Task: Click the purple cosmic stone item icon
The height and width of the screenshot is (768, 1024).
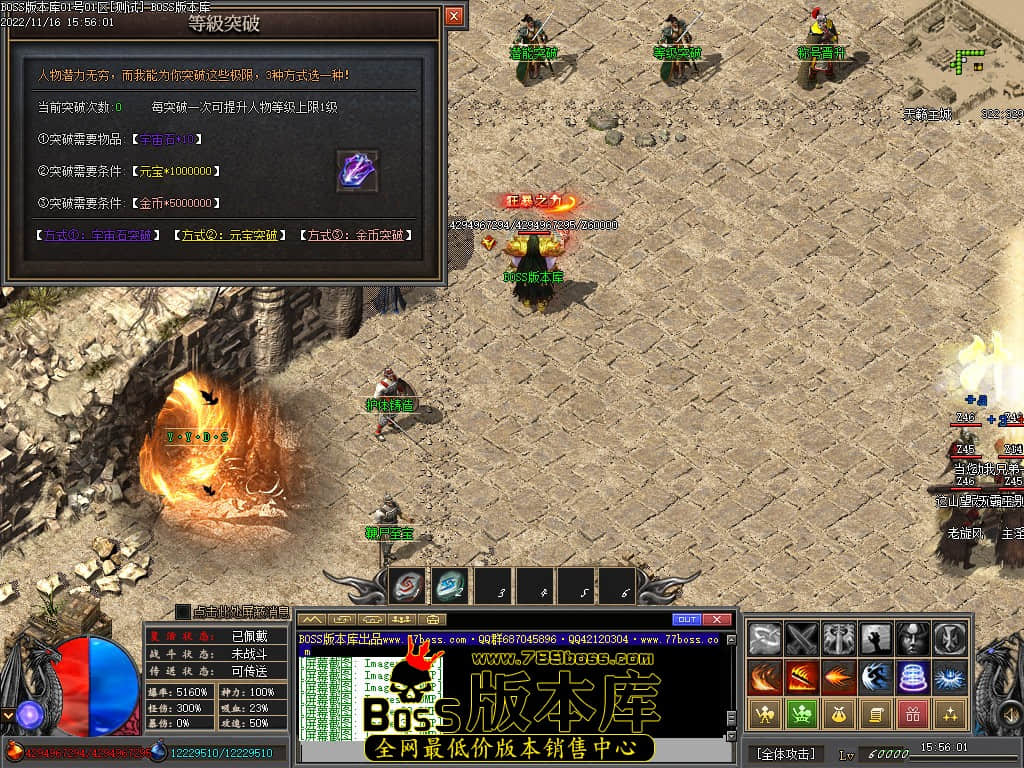Action: (357, 169)
